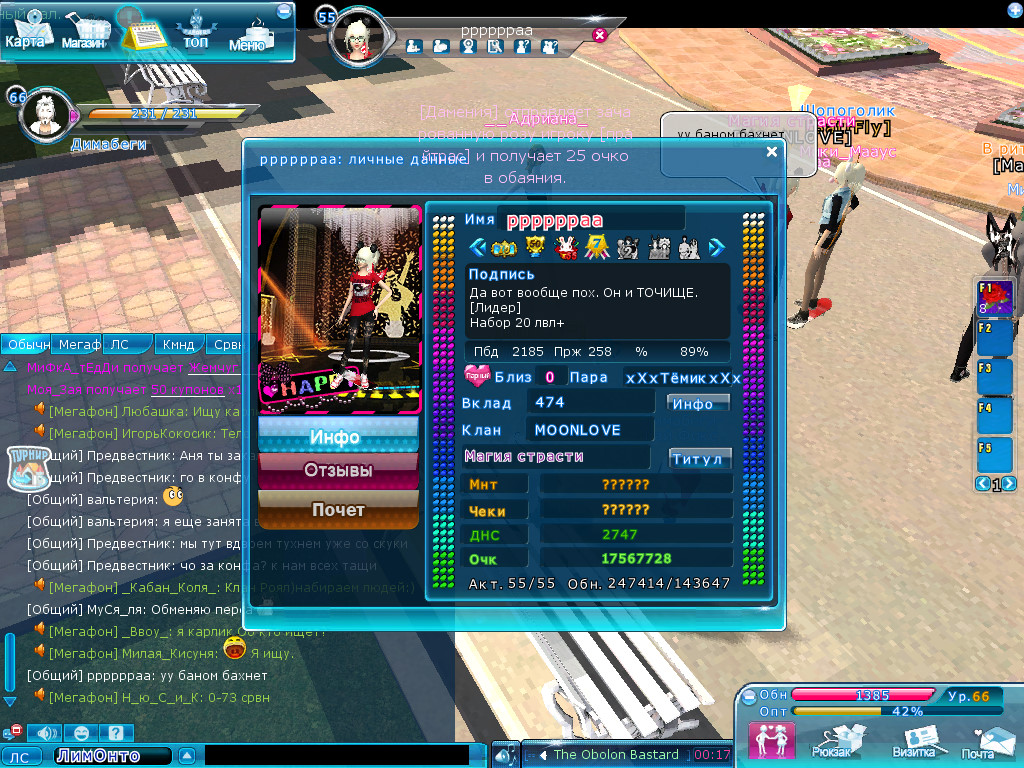The width and height of the screenshot is (1024, 768).
Task: Close the personal data window
Action: click(x=771, y=152)
